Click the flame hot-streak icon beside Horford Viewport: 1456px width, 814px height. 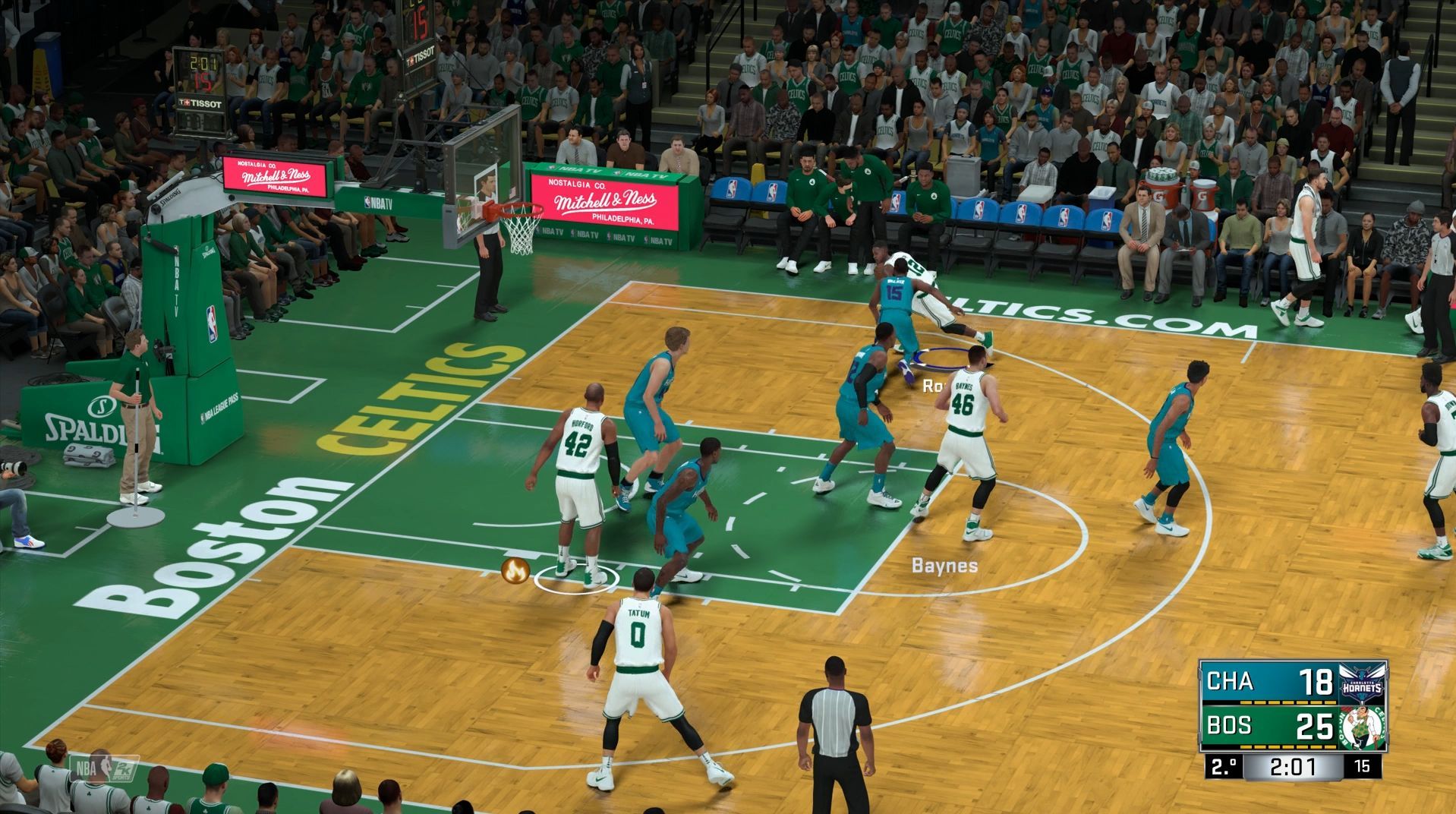click(515, 570)
